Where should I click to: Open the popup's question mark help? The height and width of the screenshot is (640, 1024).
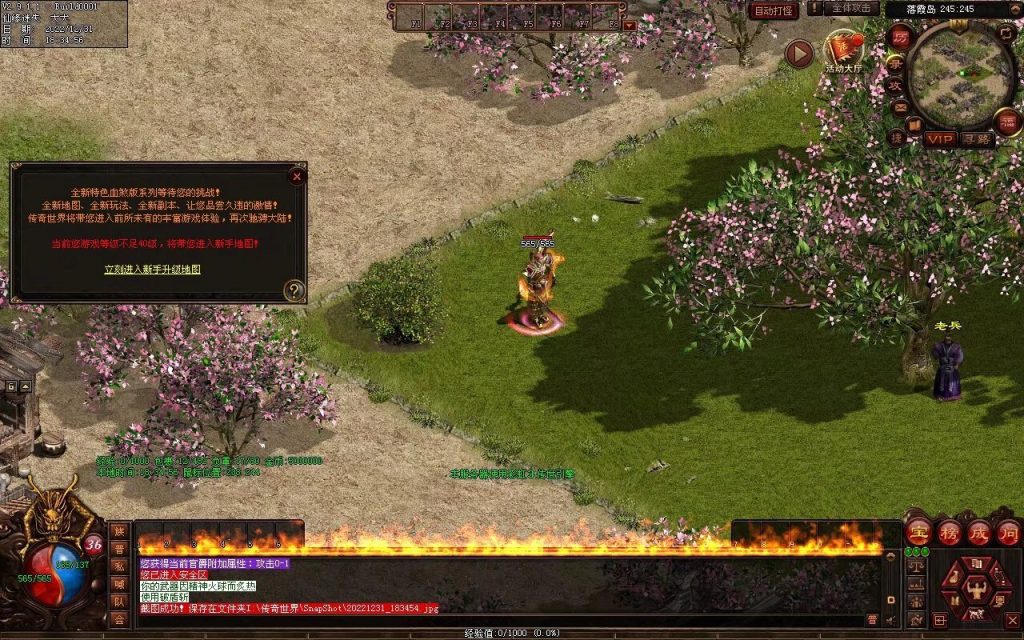293,290
